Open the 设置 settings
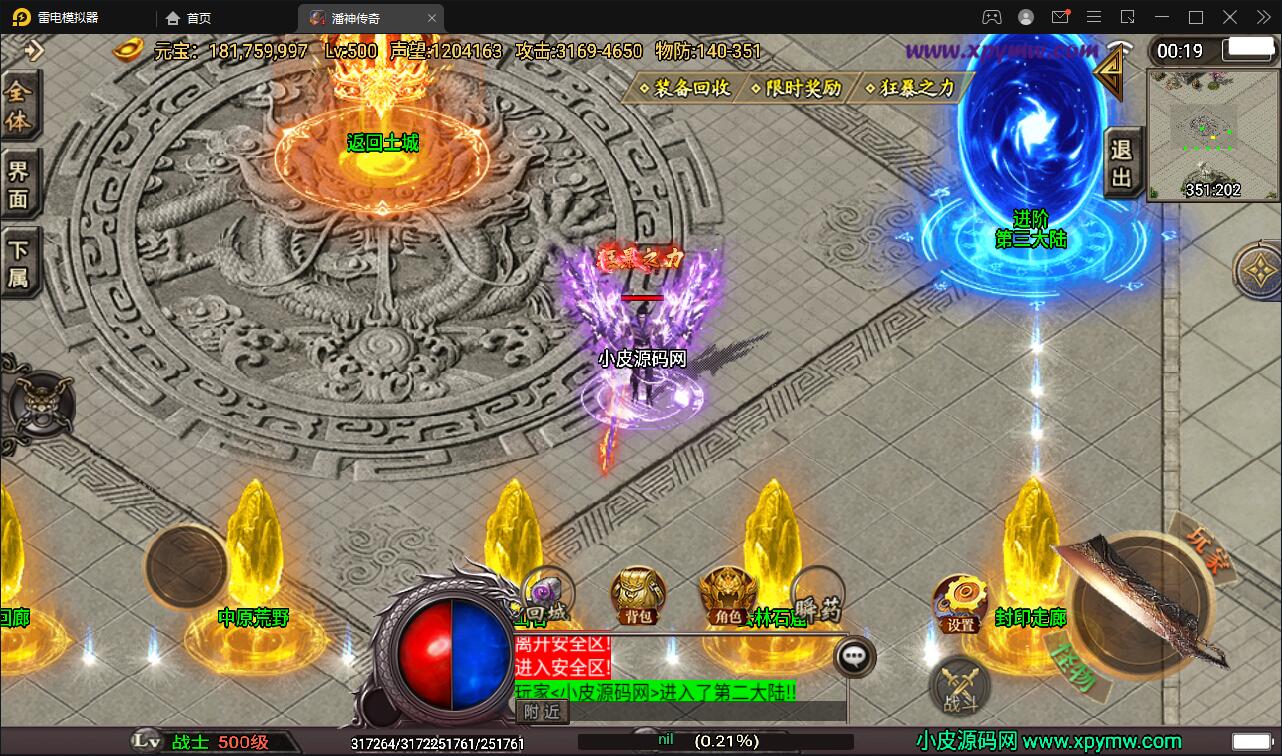The image size is (1282, 756). (960, 604)
